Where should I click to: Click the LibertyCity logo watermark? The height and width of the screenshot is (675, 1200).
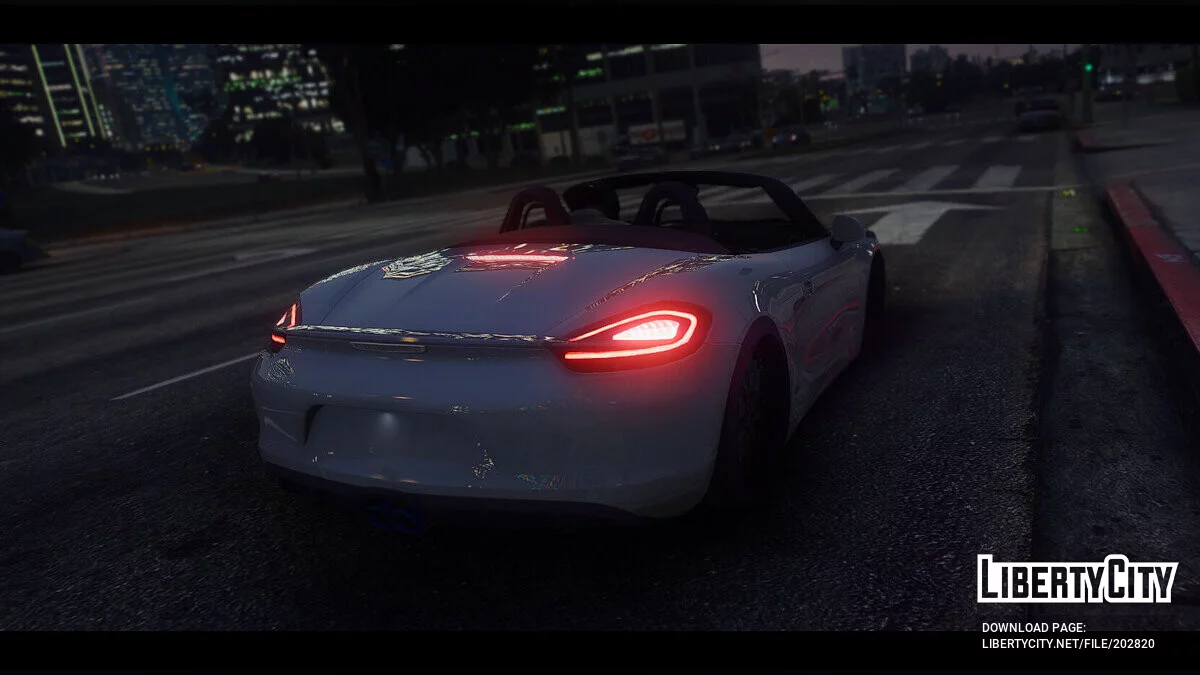coord(1077,579)
